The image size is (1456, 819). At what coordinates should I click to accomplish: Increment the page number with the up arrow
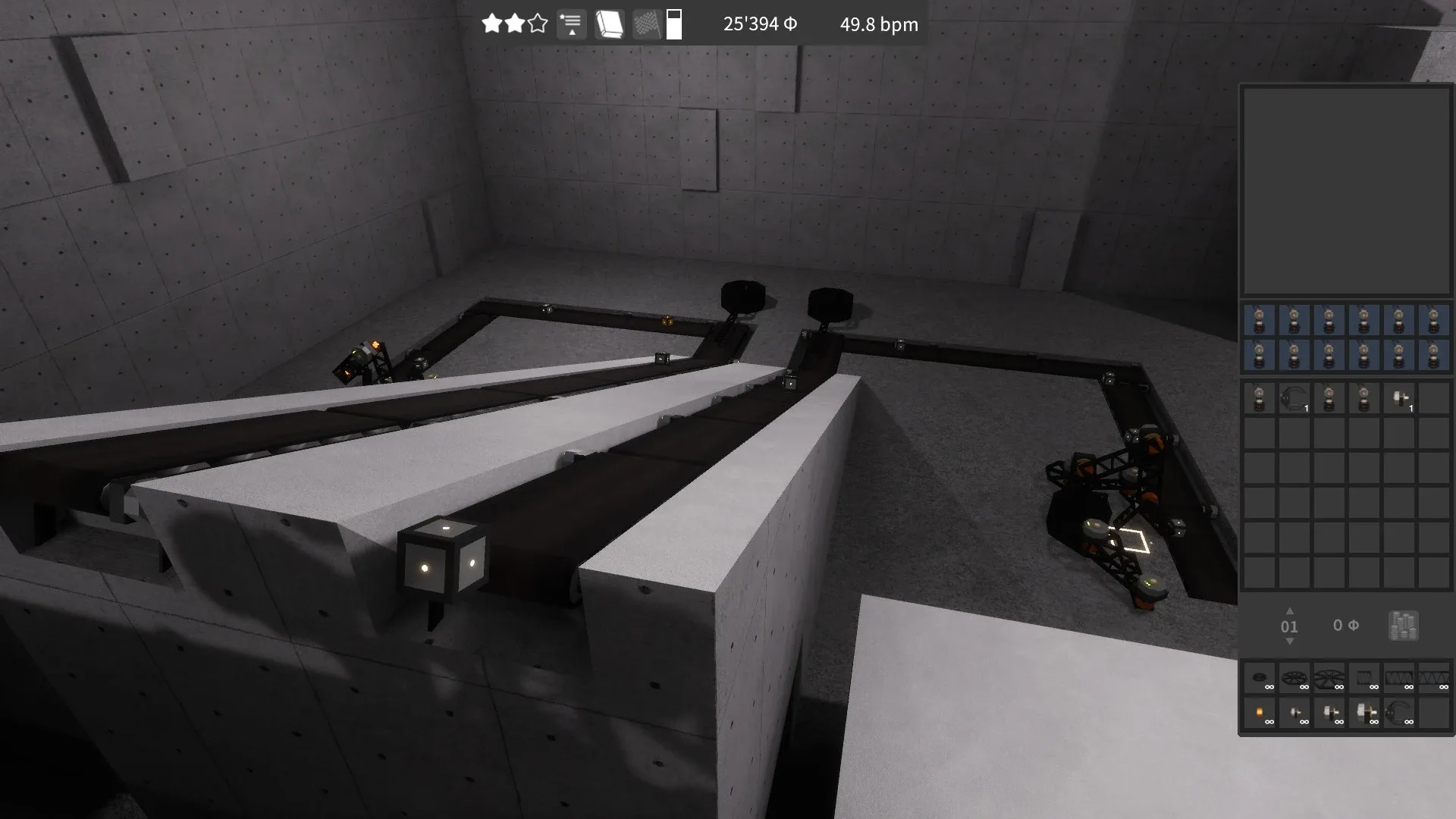(x=1289, y=613)
